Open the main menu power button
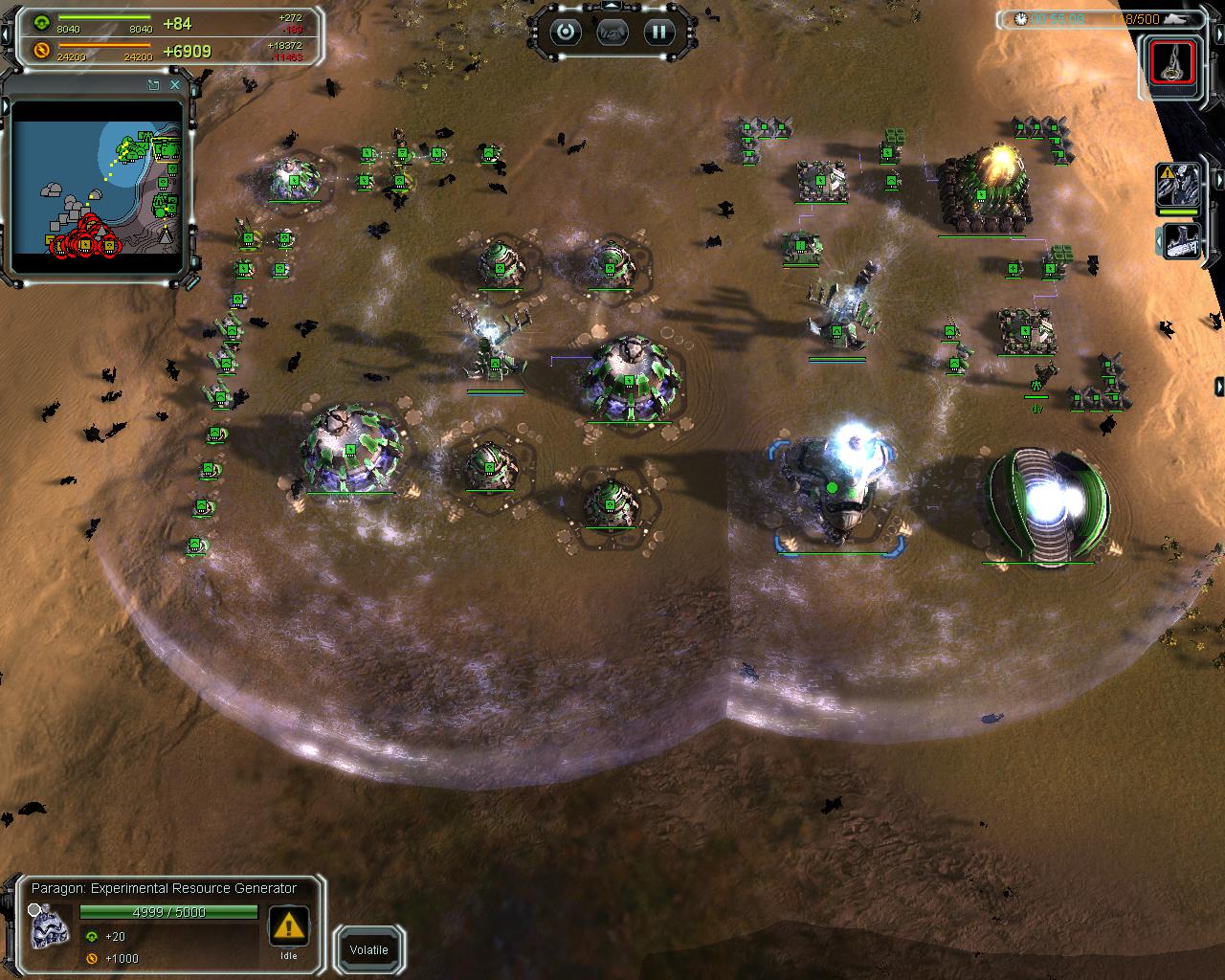The width and height of the screenshot is (1225, 980). pyautogui.click(x=566, y=33)
